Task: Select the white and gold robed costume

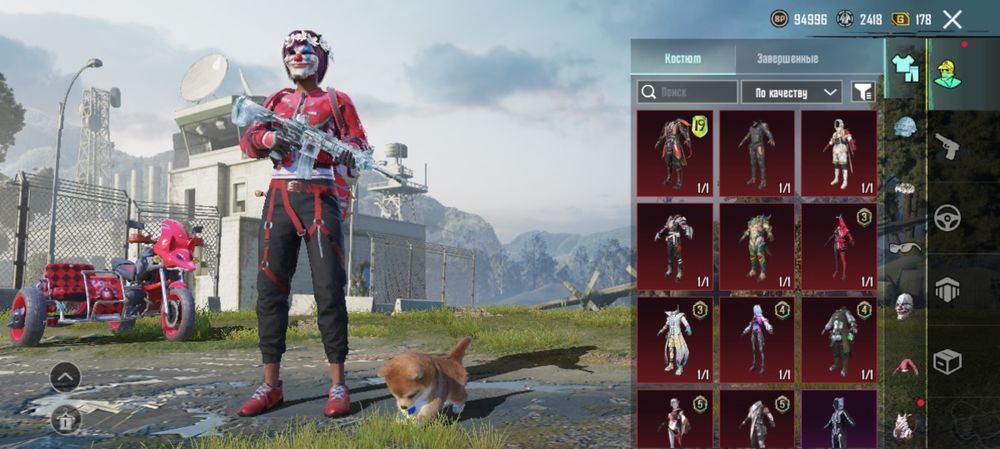Action: coord(675,339)
